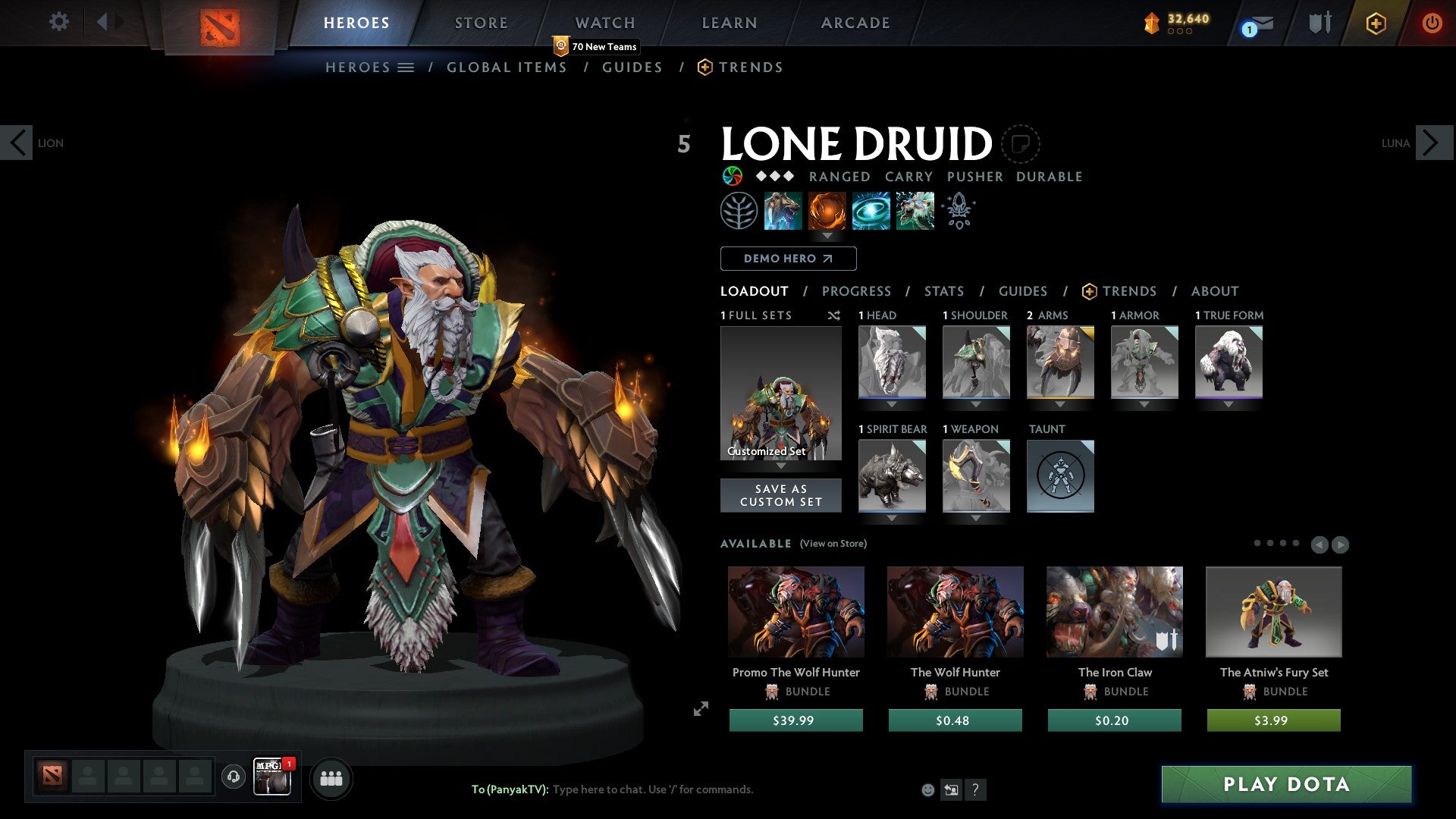Open the Heroes hamburger menu
The image size is (1456, 819).
click(x=407, y=67)
